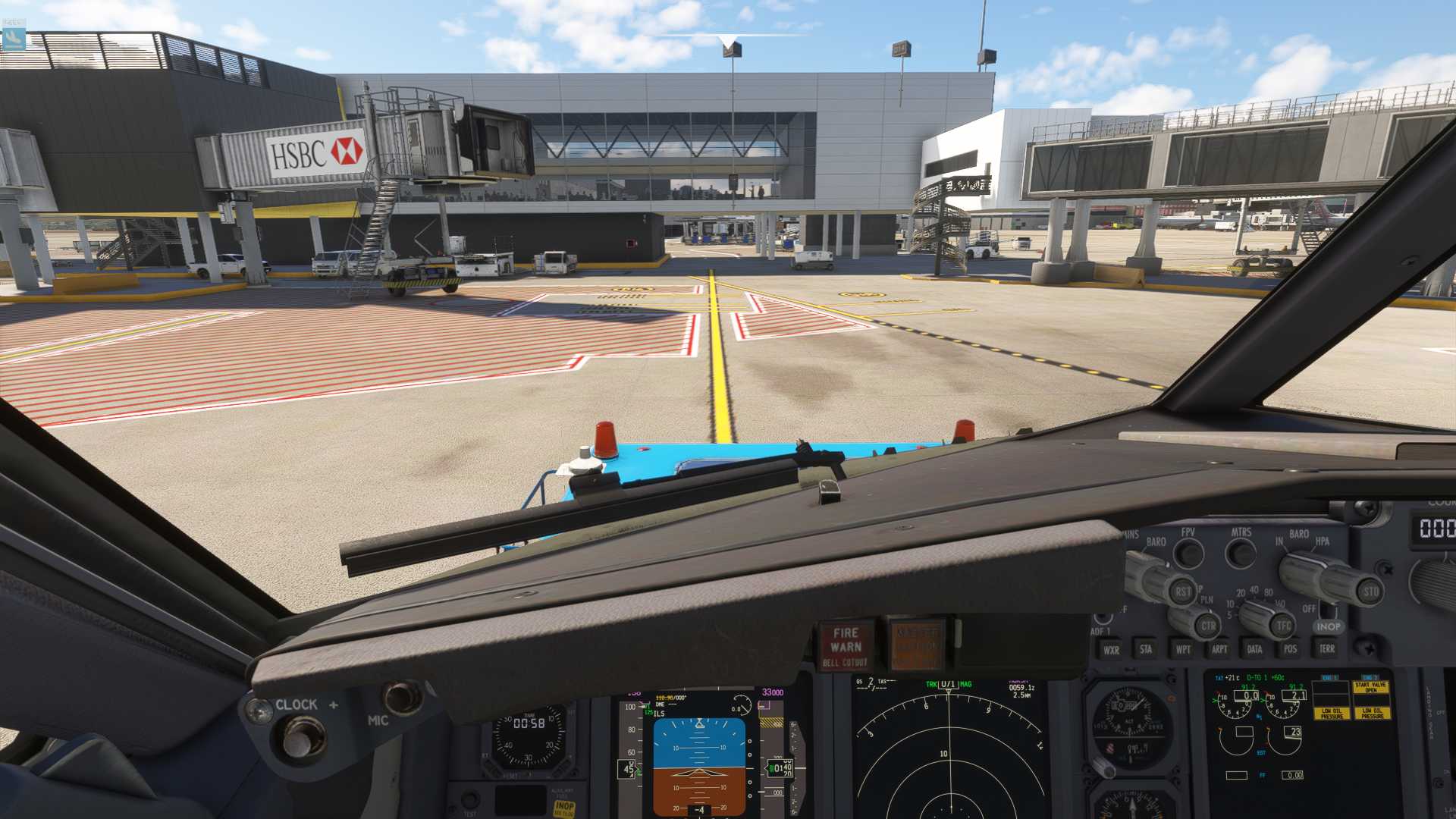Push the Master Caution light button
1456x819 pixels.
tap(917, 646)
